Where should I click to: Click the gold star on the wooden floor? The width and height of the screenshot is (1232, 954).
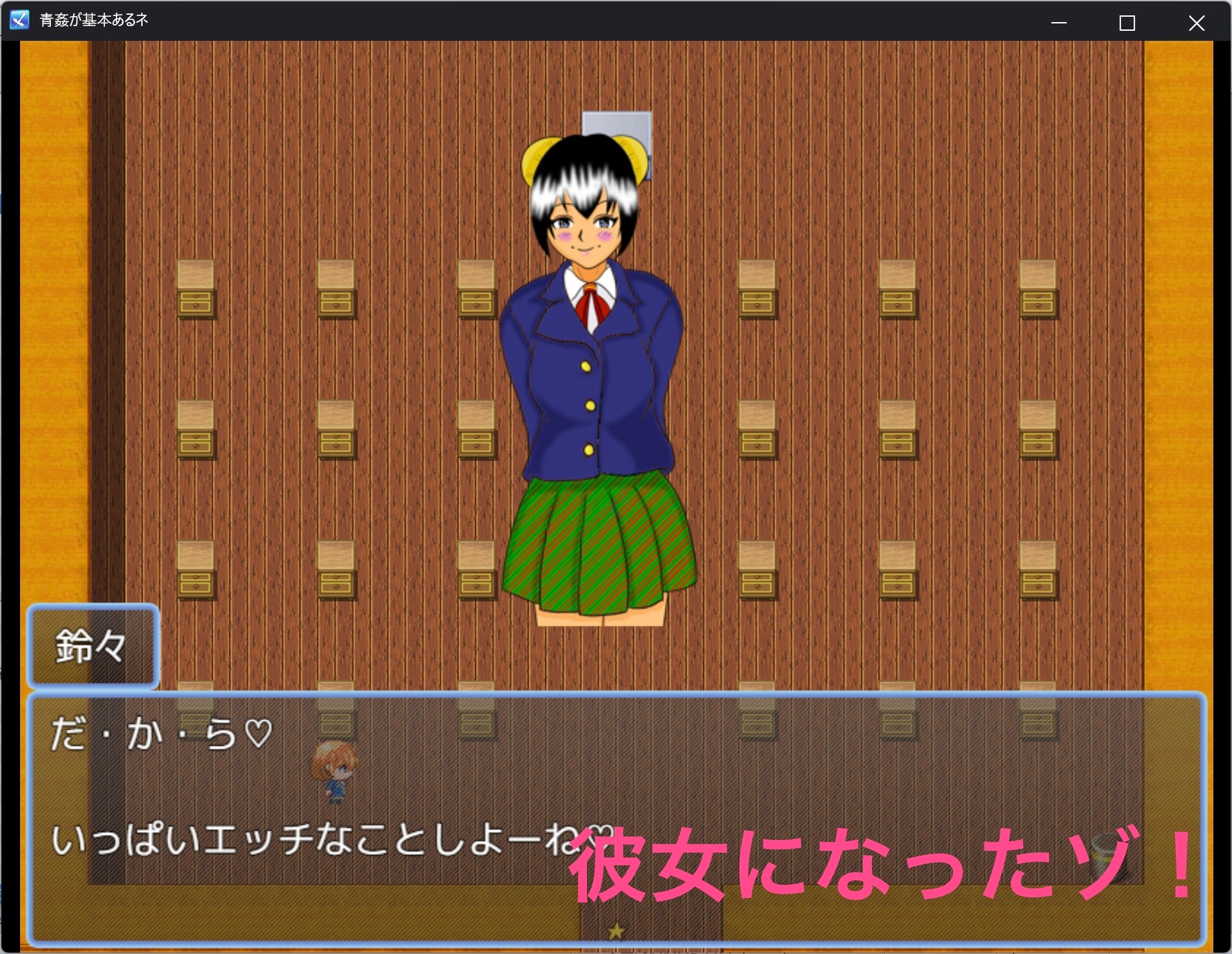click(616, 930)
